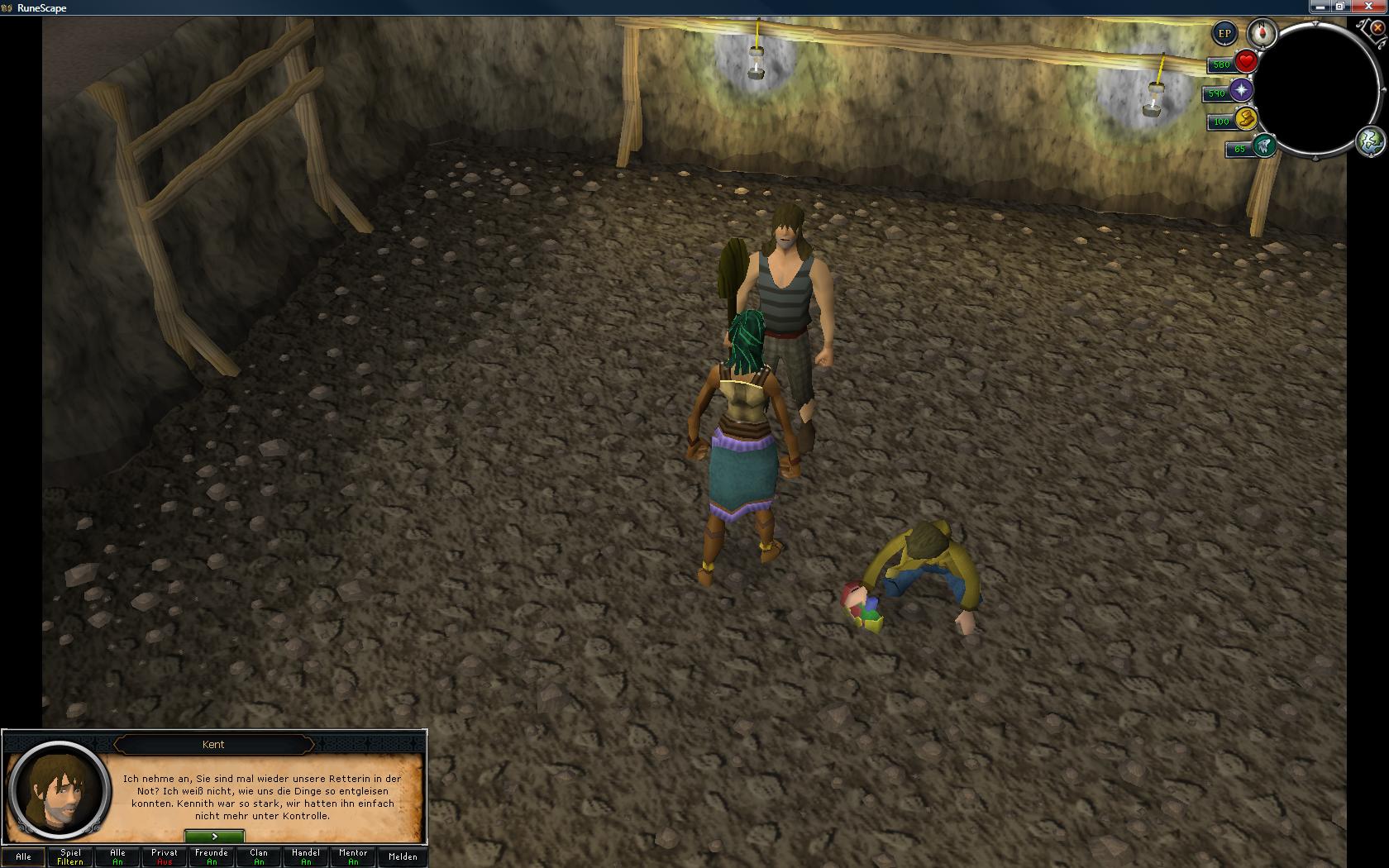The image size is (1389, 868).
Task: Select the Freunde chat tab
Action: (212, 856)
